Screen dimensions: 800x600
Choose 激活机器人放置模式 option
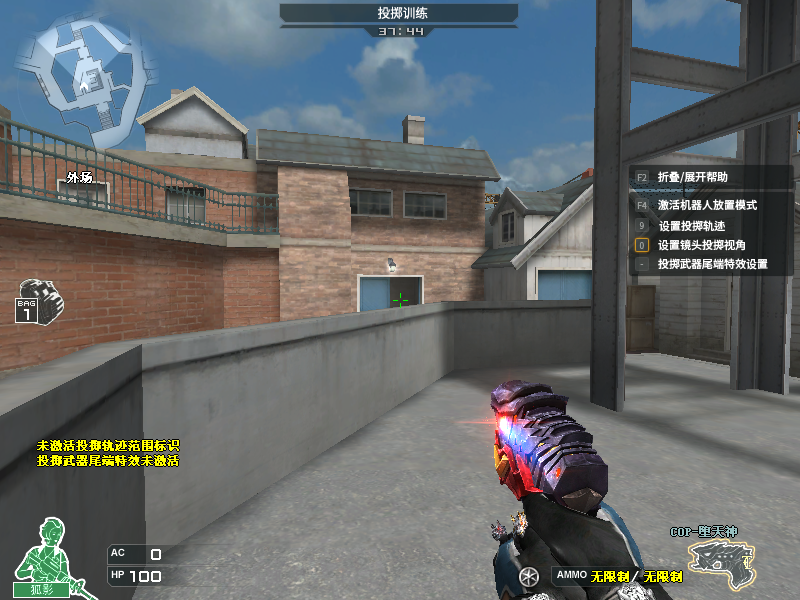pyautogui.click(x=707, y=205)
